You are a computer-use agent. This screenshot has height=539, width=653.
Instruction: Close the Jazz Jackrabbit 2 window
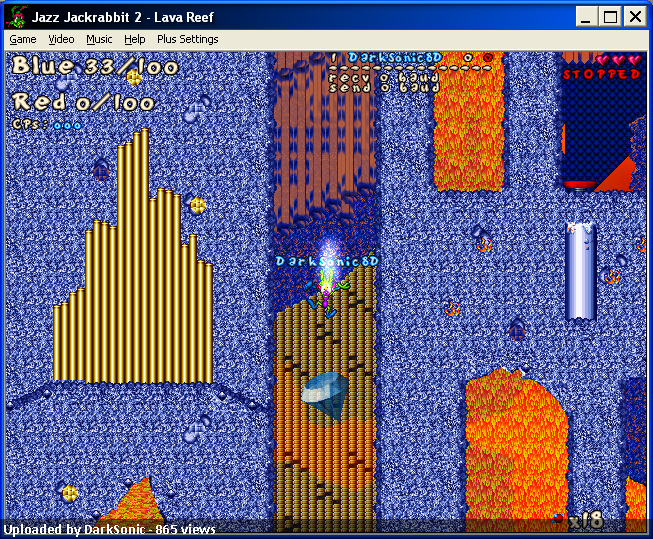(635, 16)
